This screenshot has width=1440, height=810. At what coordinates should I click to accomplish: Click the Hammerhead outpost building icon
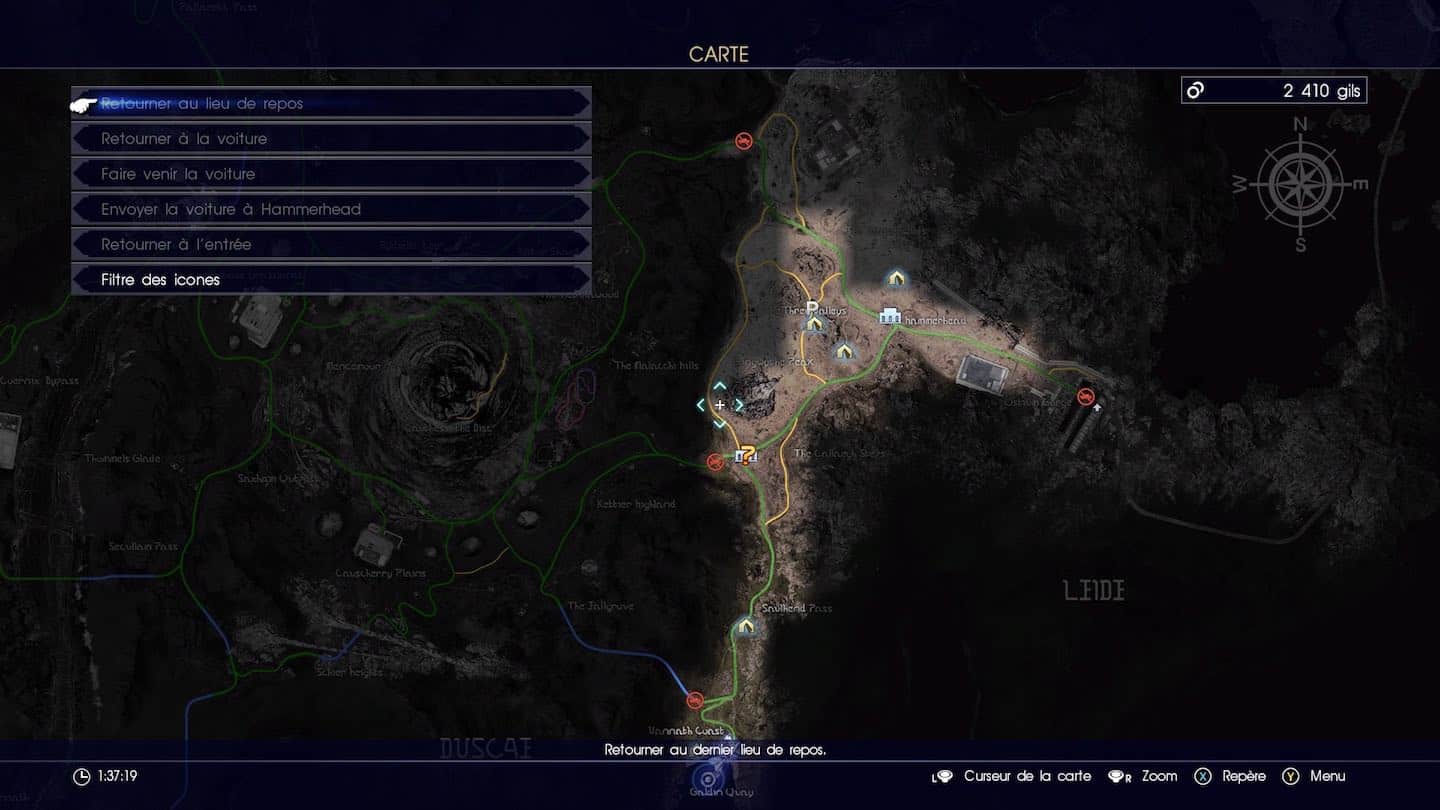(889, 317)
